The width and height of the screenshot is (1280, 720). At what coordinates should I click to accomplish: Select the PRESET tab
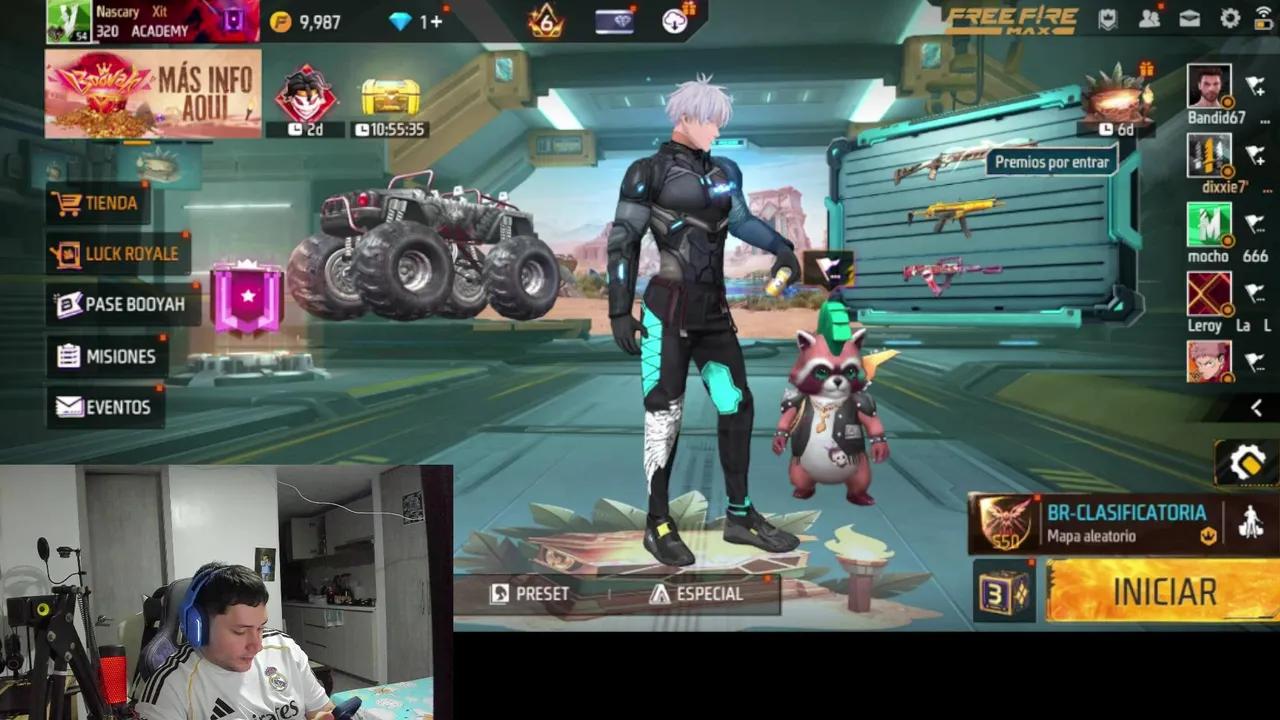[x=529, y=593]
